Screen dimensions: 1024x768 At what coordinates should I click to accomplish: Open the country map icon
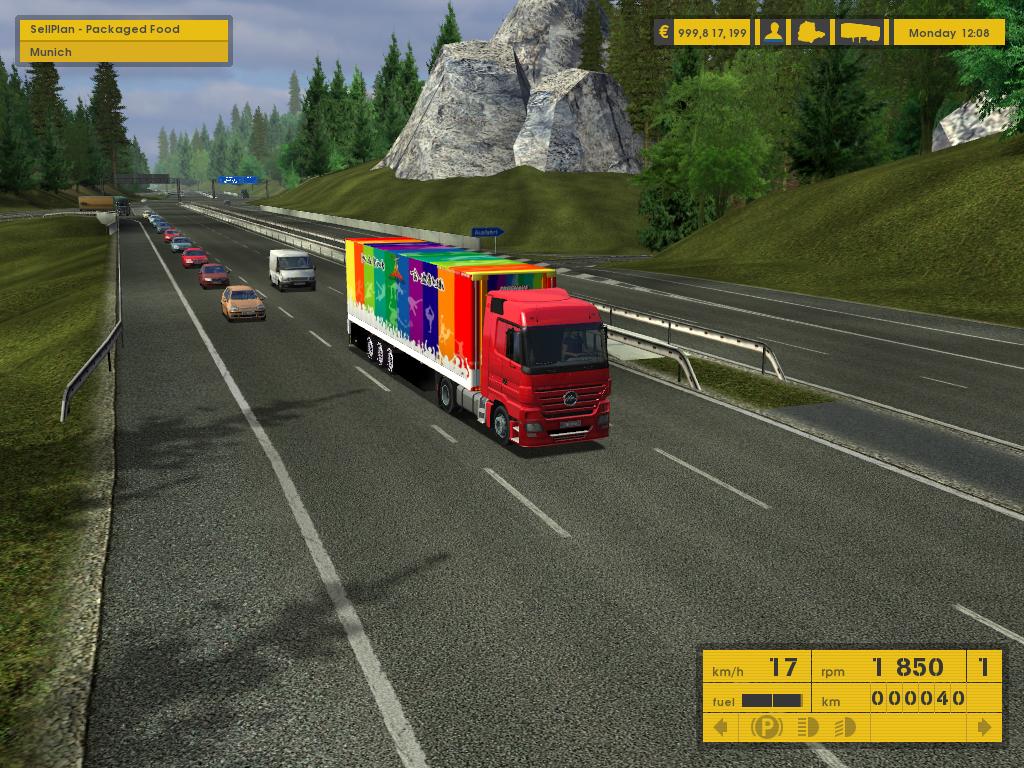pyautogui.click(x=812, y=32)
